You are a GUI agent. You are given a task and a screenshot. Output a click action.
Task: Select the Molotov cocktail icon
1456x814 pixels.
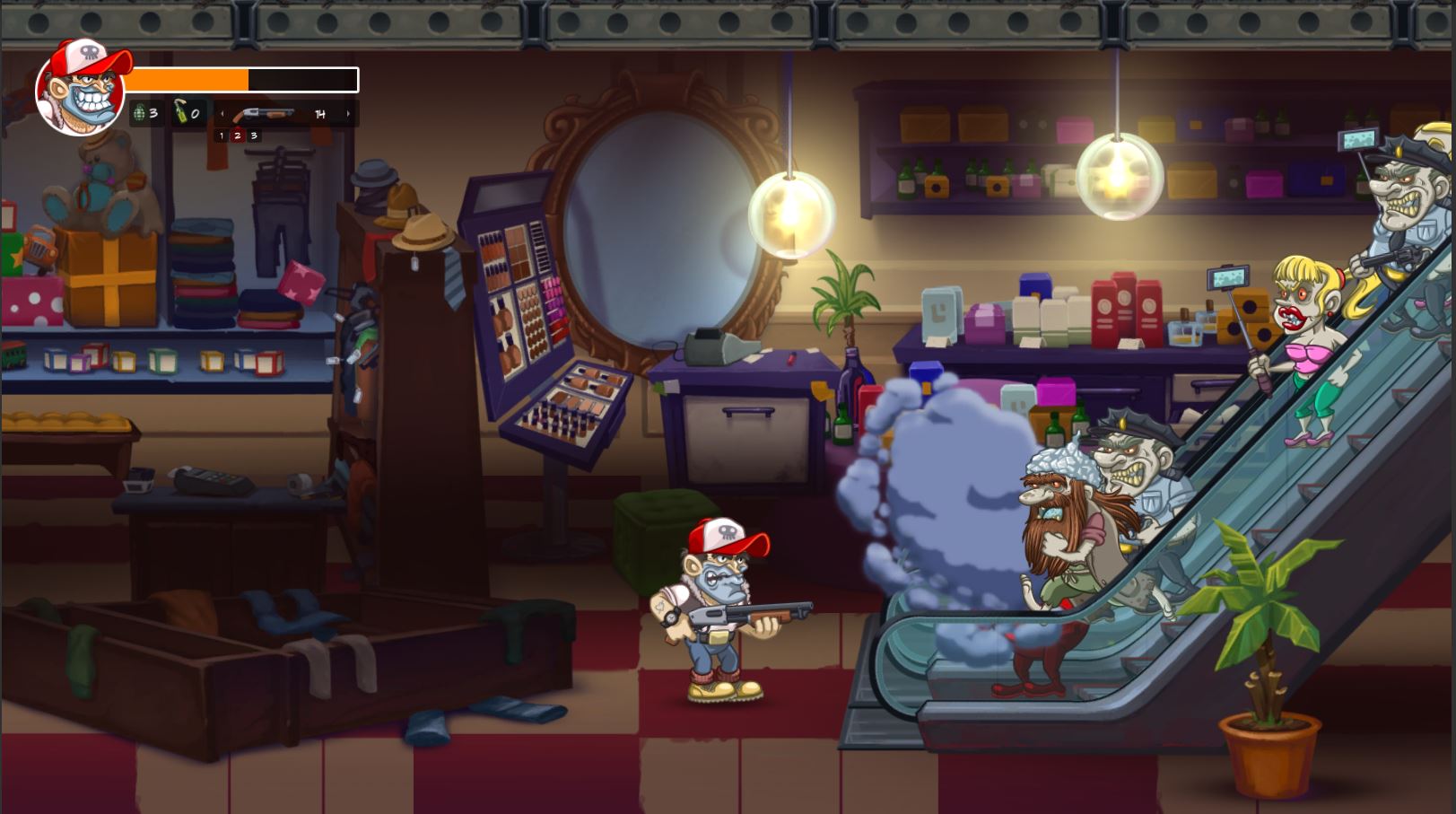pos(180,111)
